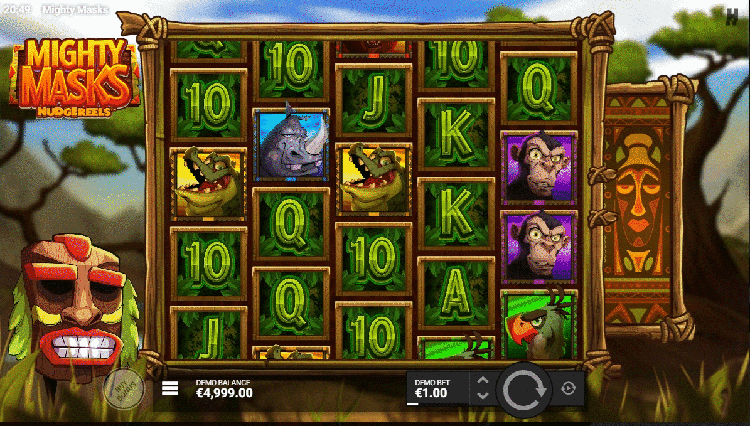Spin the reels with the circular arrow button
The image size is (750, 426).
tap(524, 388)
